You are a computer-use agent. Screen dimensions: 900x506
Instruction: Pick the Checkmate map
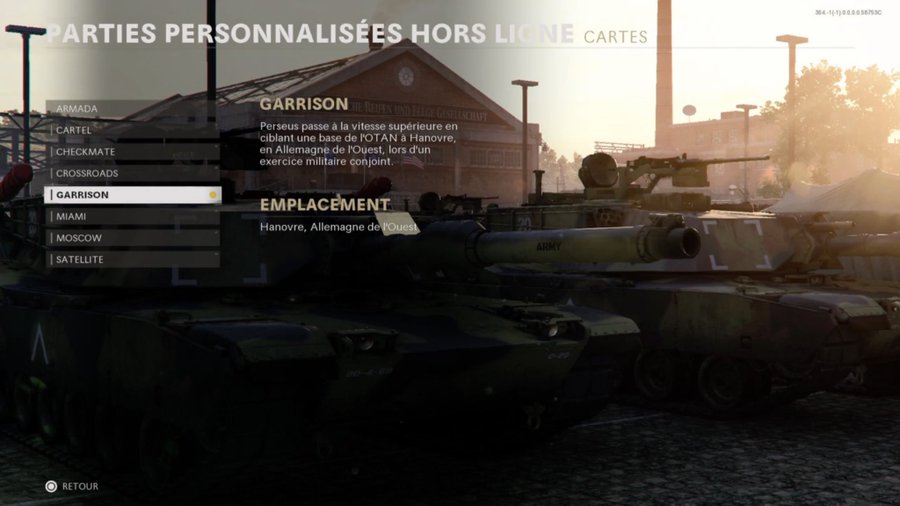[x=132, y=152]
